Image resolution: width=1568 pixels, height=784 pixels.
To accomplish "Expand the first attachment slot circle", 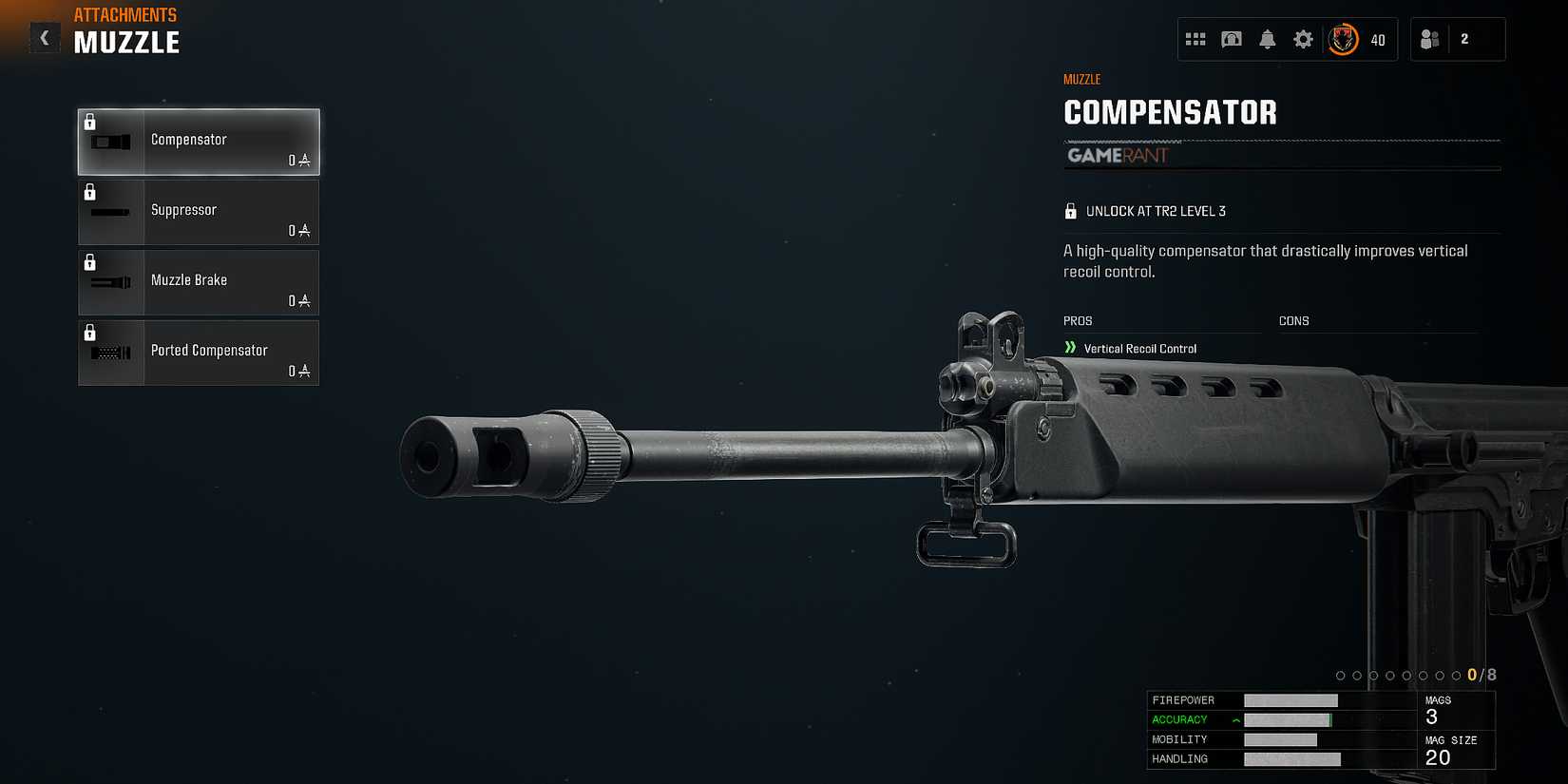I will pyautogui.click(x=1341, y=675).
